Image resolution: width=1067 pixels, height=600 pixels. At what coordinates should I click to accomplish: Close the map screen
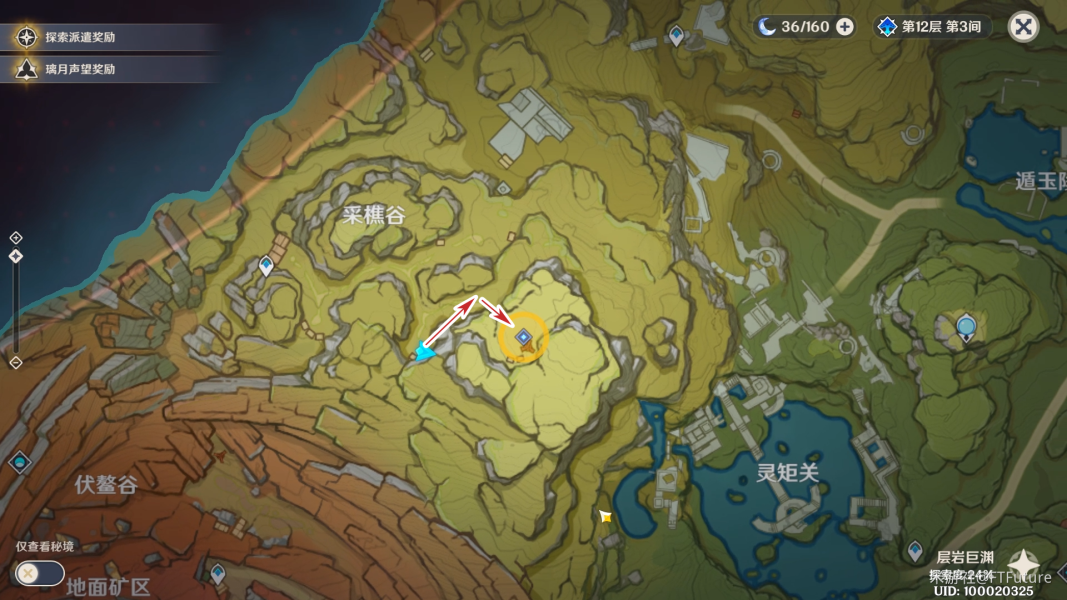click(x=1023, y=27)
